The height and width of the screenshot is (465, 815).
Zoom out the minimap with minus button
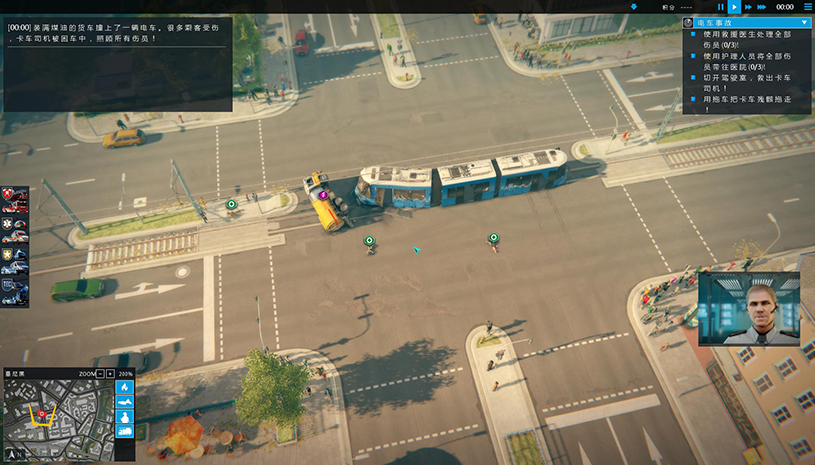pyautogui.click(x=98, y=373)
